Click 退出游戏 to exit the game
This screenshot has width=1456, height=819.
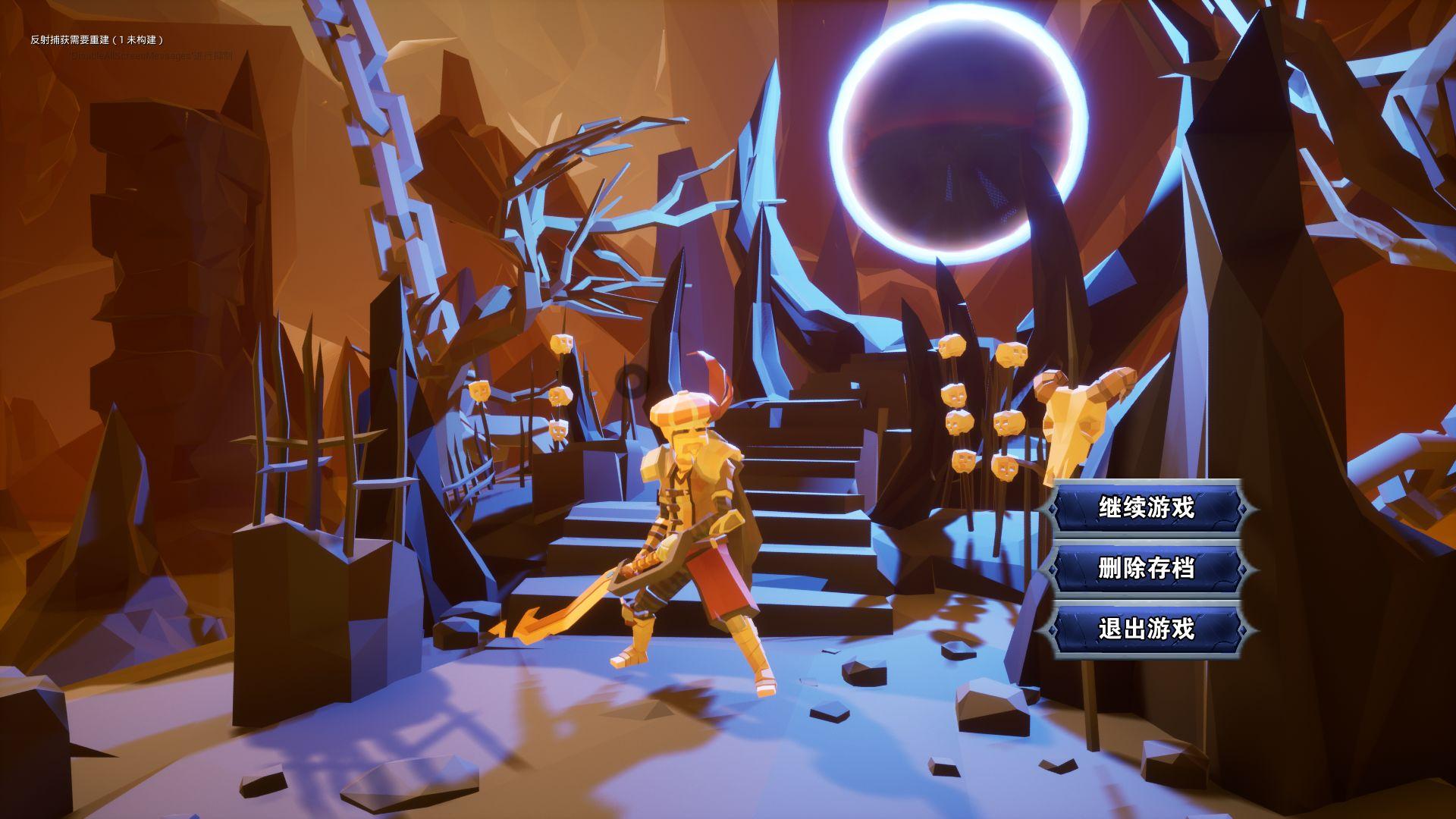click(1147, 629)
